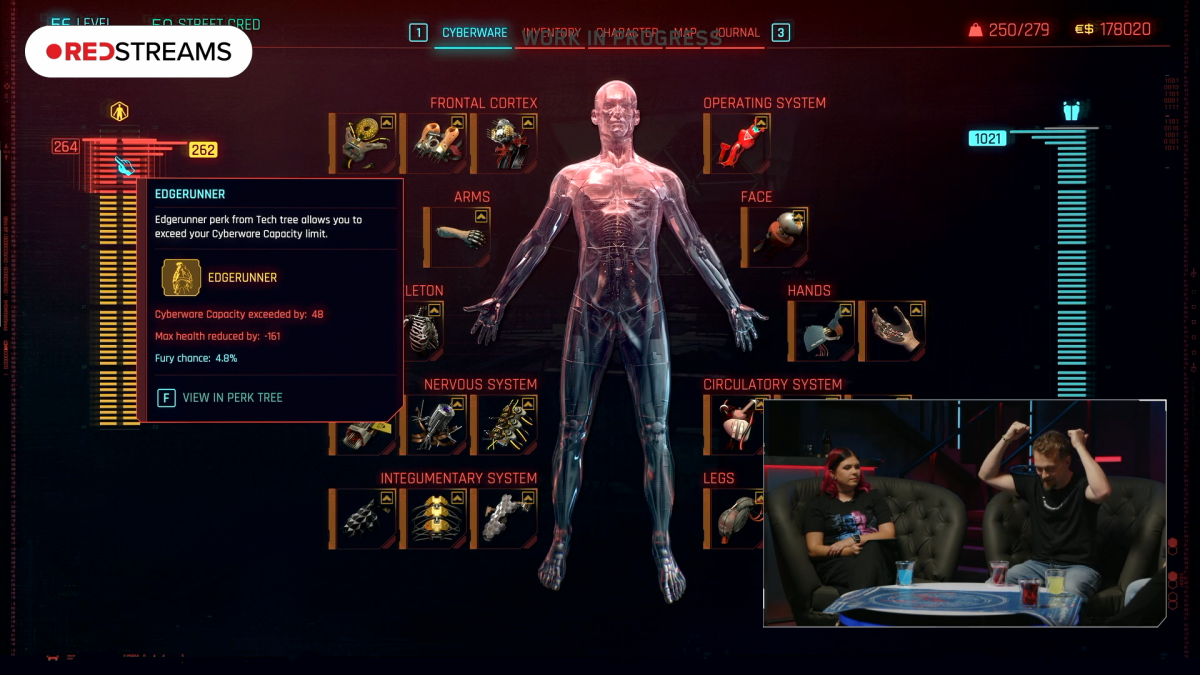Choose the Arms cyberware slot
The image size is (1200, 675).
457,237
